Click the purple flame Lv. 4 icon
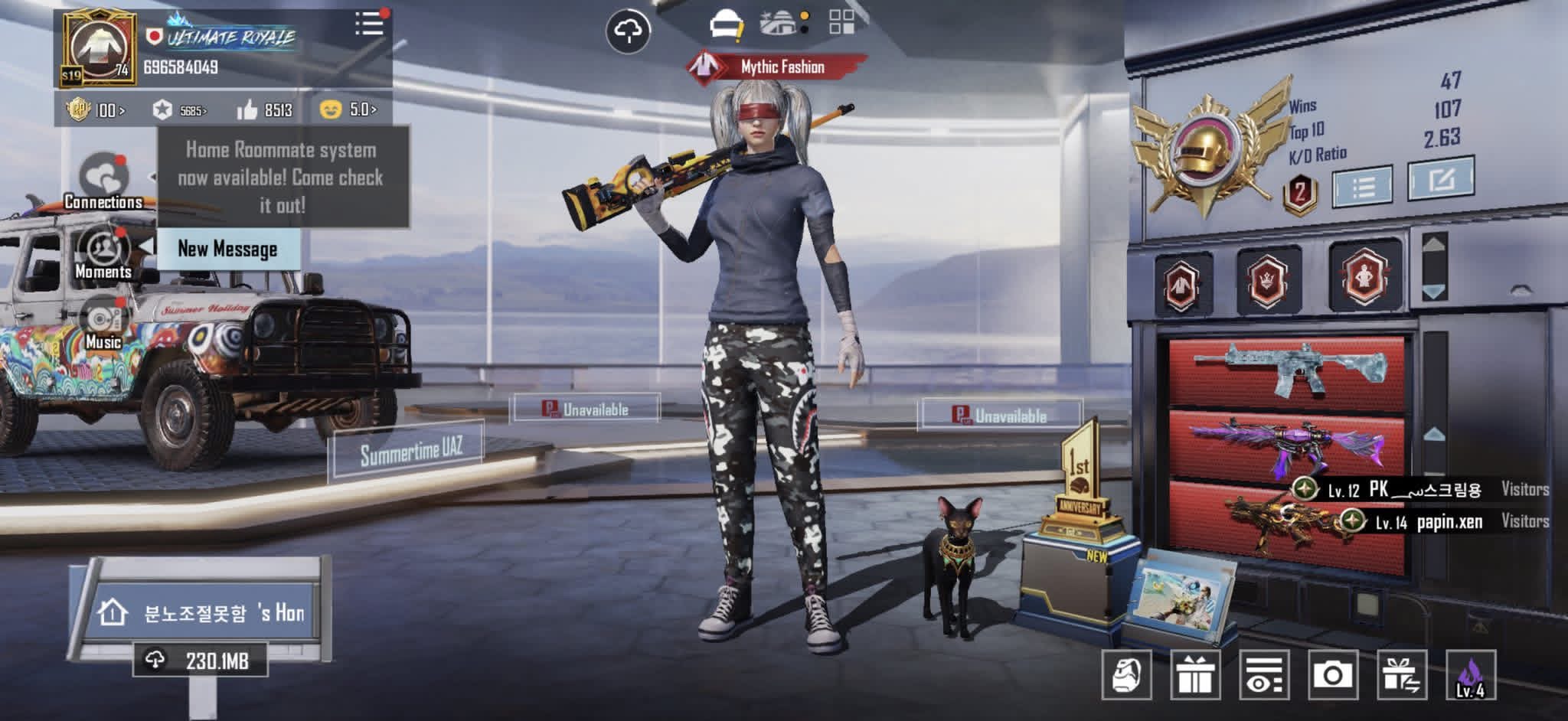This screenshot has width=1568, height=721. (x=1470, y=675)
